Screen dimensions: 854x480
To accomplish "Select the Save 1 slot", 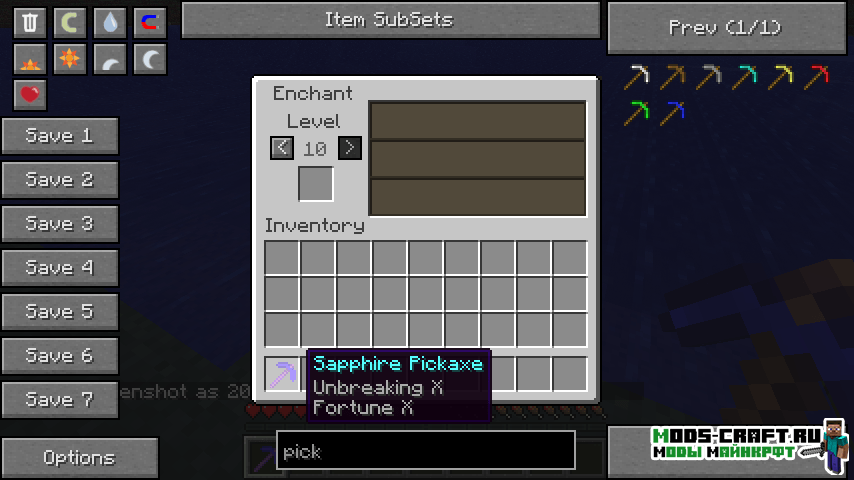I will [60, 136].
